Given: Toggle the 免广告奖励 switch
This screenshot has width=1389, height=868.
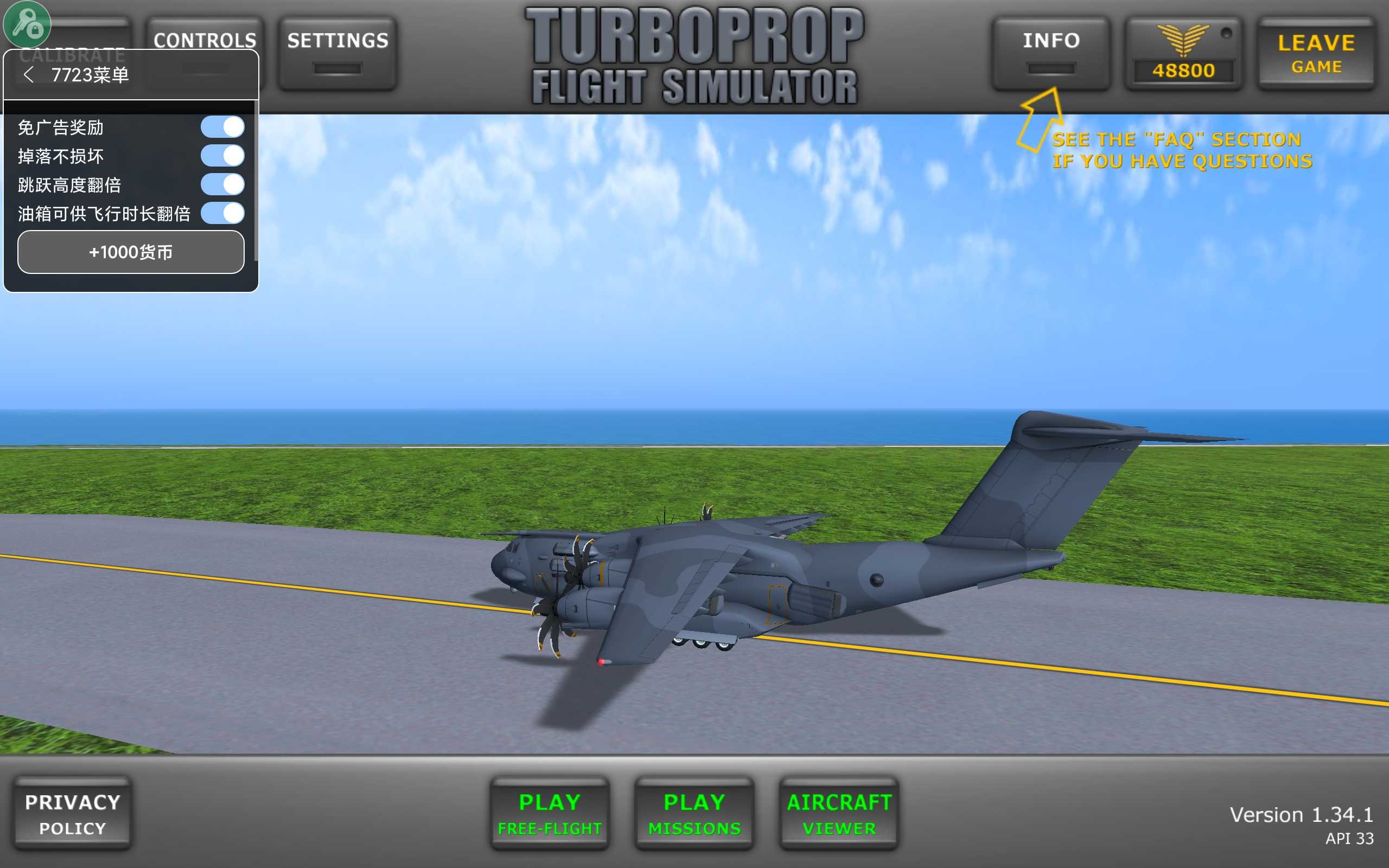Looking at the screenshot, I should tap(222, 127).
